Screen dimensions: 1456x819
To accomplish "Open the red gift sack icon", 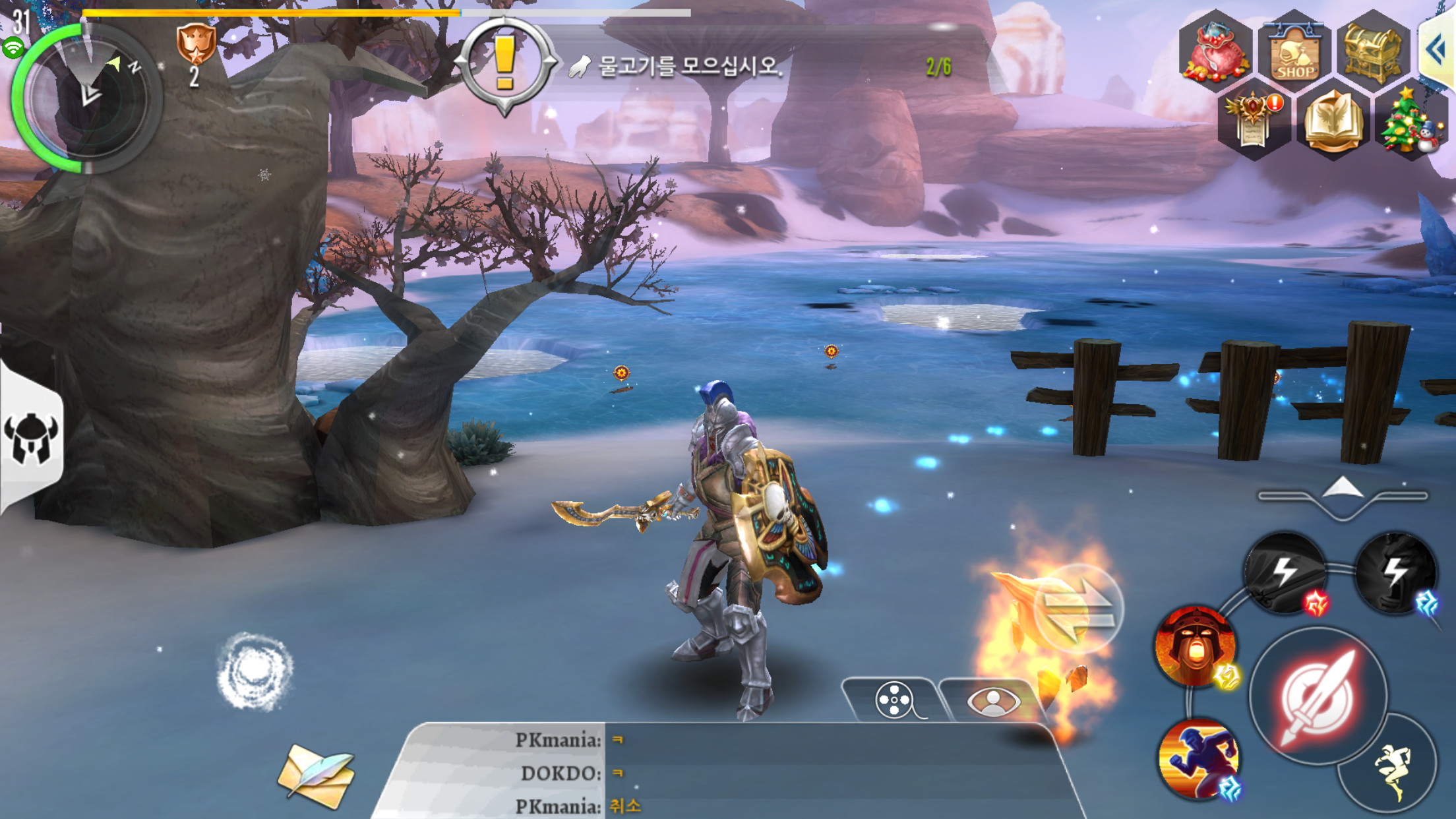I will 1215,51.
